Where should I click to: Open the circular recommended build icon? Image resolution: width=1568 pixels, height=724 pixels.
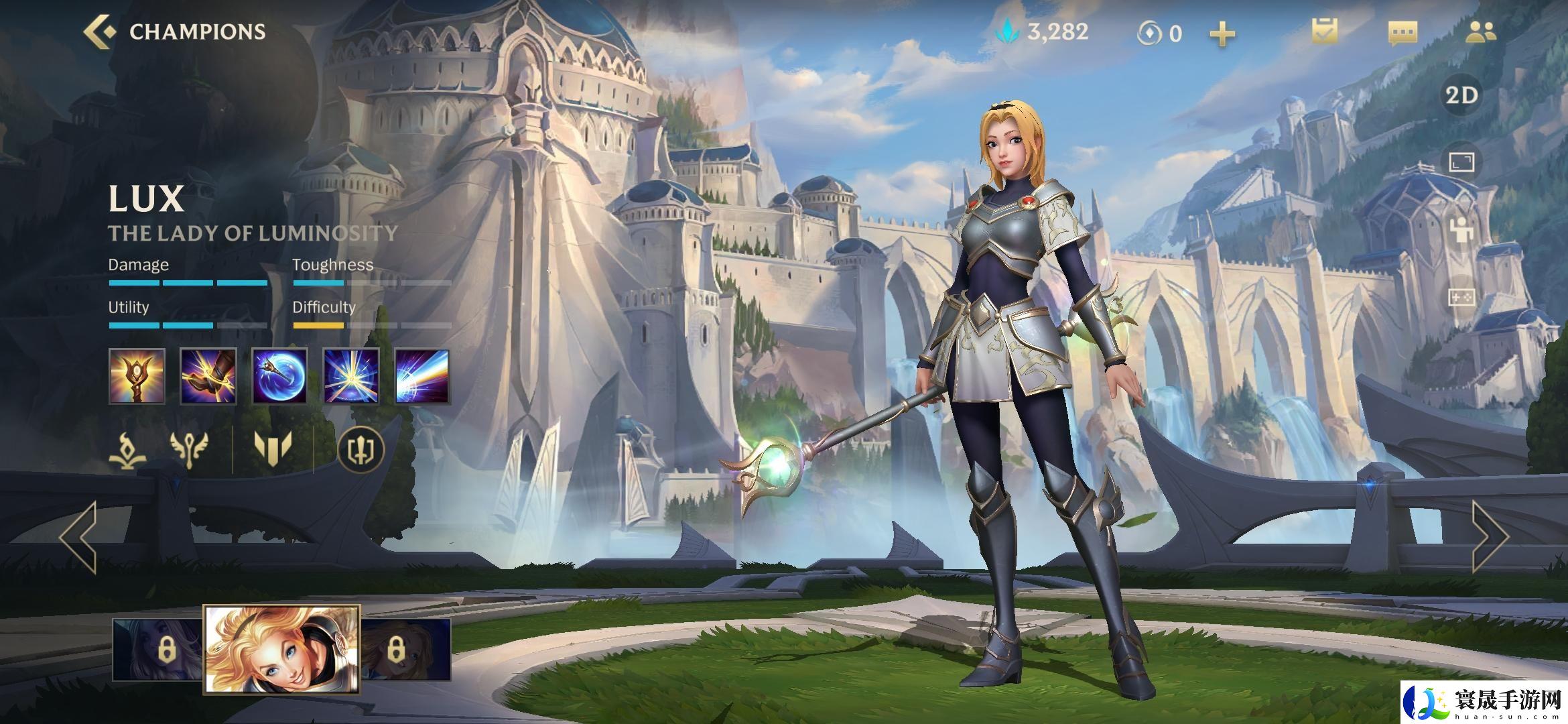pos(361,448)
